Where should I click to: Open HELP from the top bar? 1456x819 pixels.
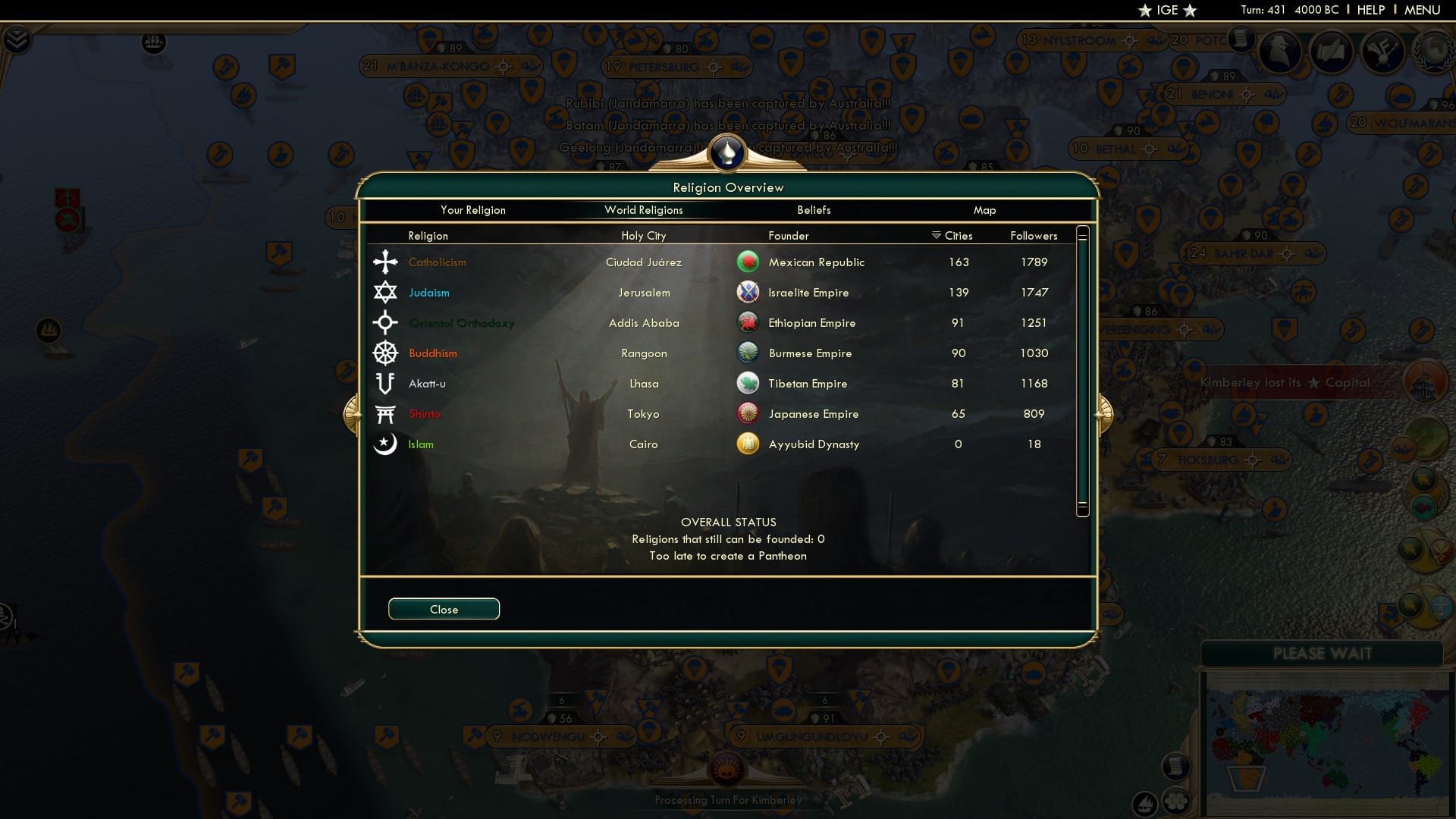(1371, 10)
